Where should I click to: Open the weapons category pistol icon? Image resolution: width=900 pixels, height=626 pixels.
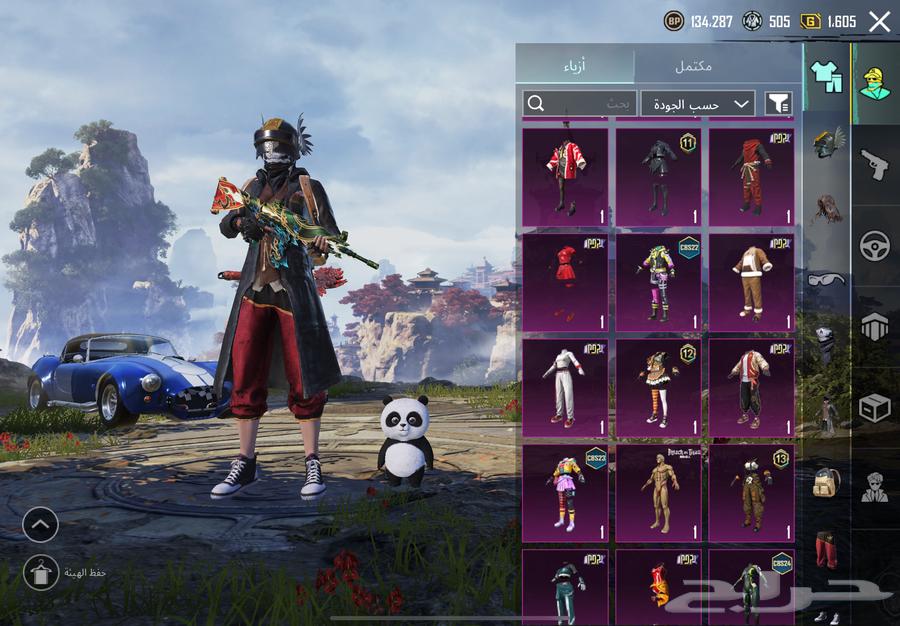pyautogui.click(x=875, y=165)
